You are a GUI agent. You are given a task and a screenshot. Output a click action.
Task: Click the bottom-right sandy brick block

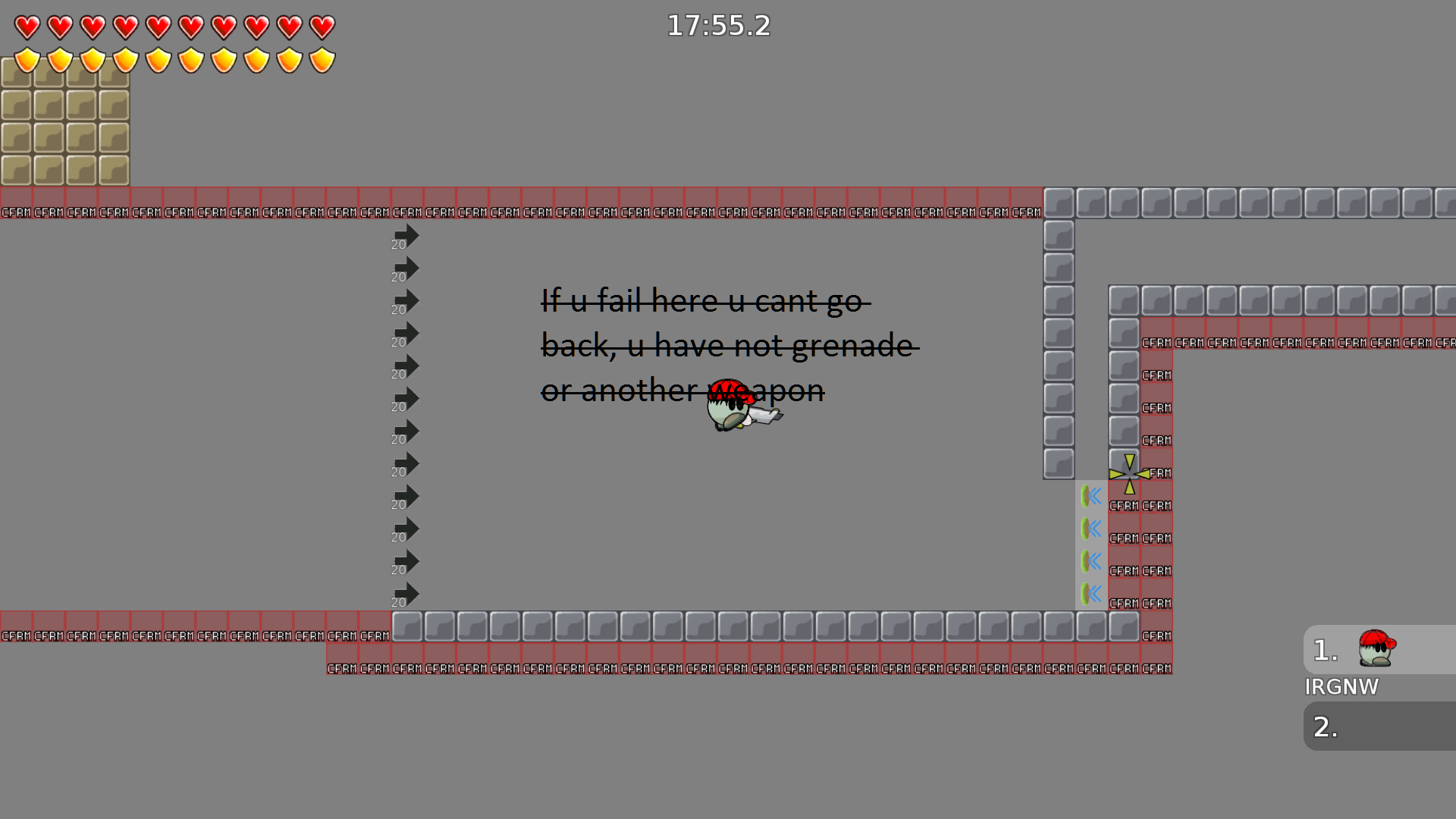coord(114,171)
